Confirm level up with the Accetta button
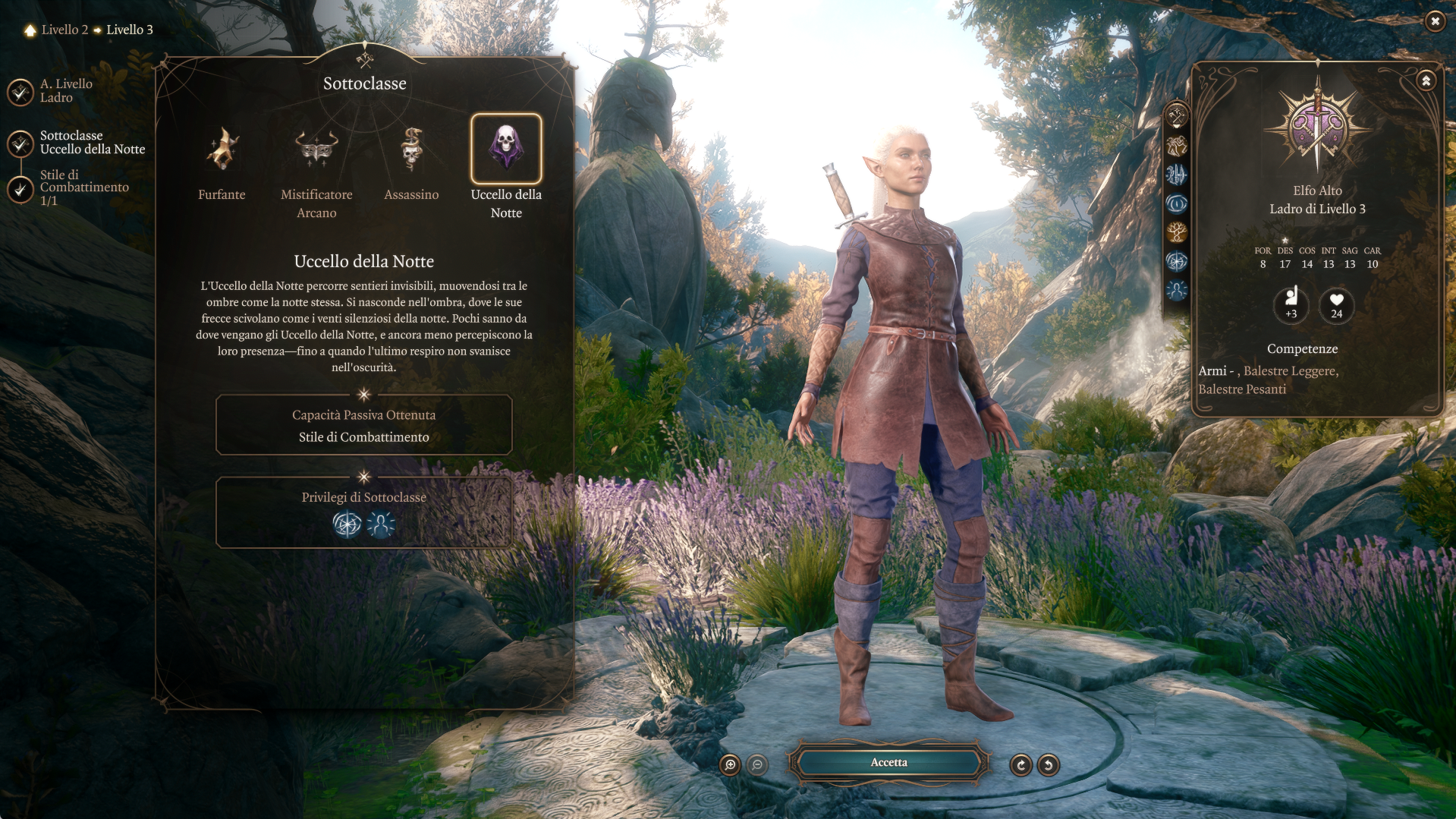1456x819 pixels. pyautogui.click(x=888, y=763)
